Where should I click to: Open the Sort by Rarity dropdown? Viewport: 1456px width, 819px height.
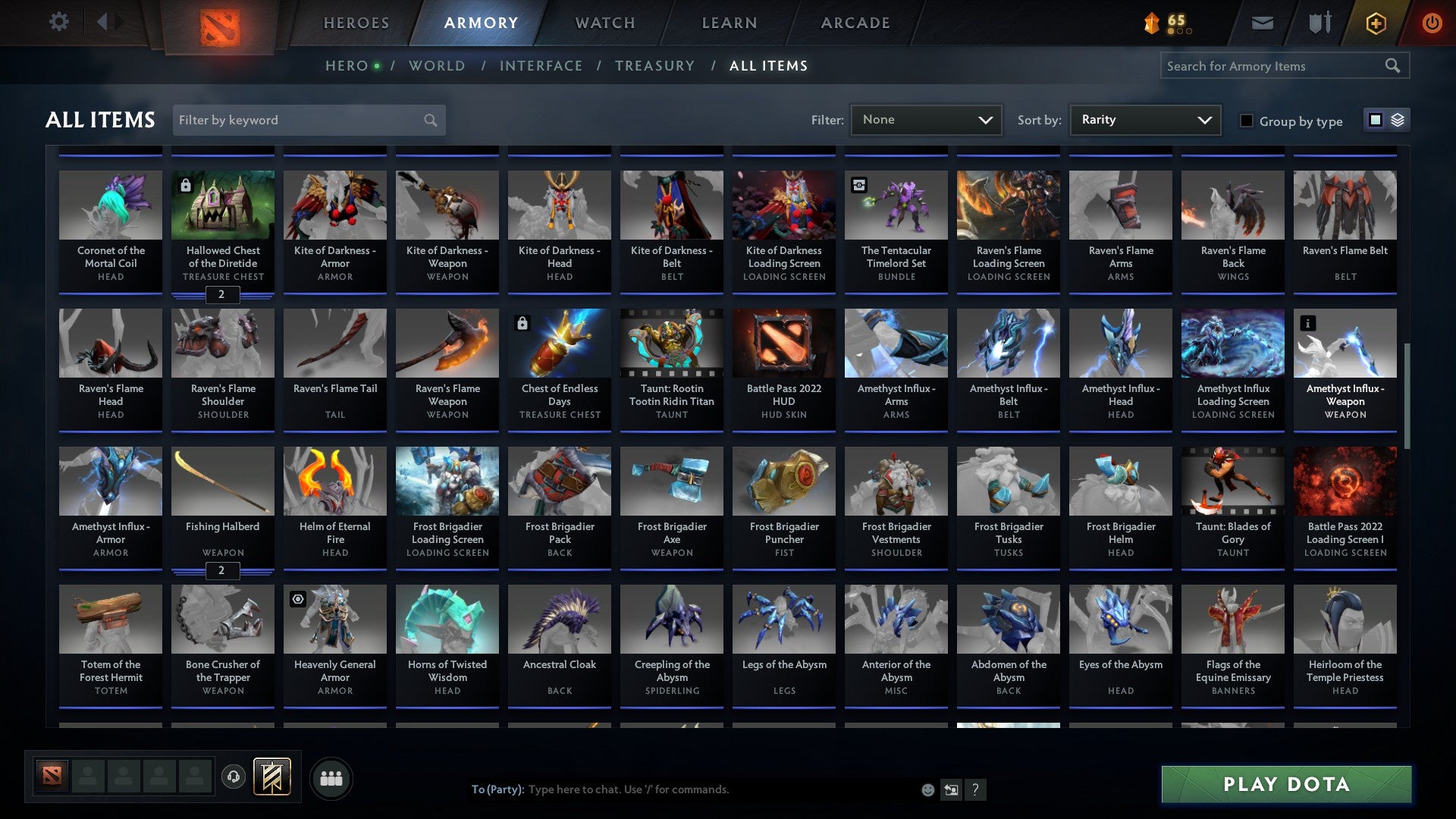click(x=1144, y=119)
